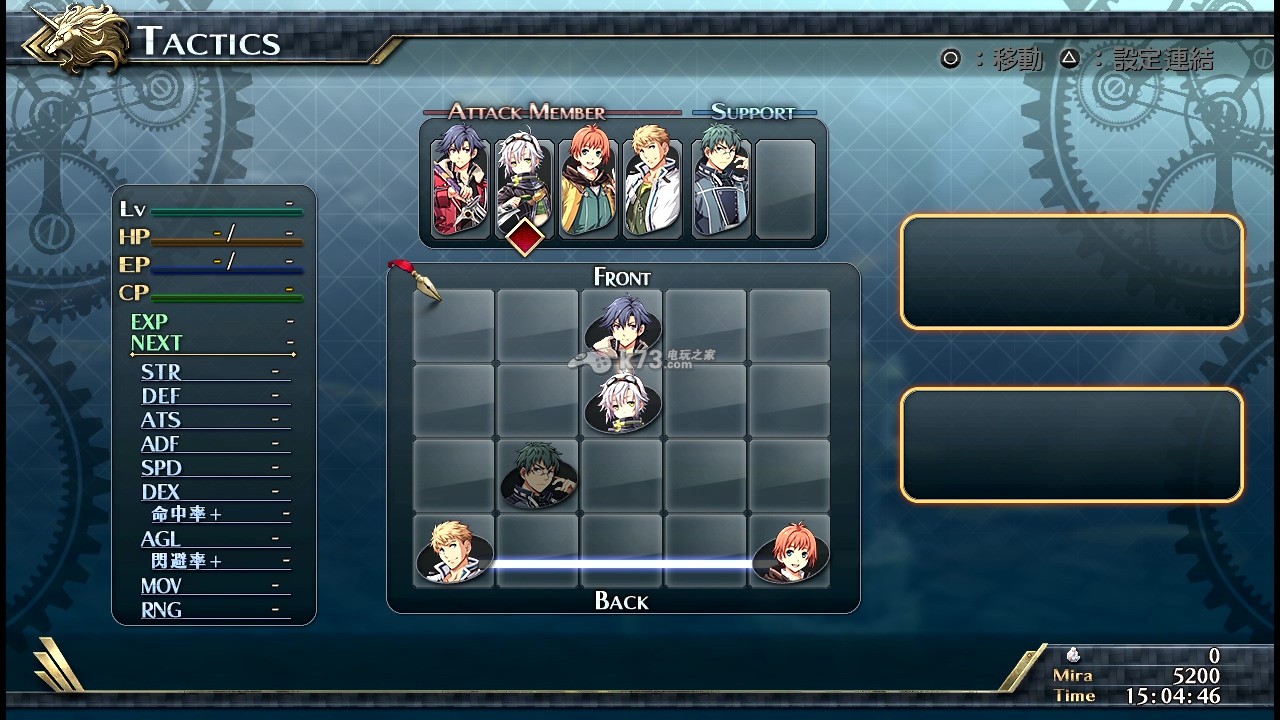Click the grid tile under the quill cursor
The height and width of the screenshot is (720, 1280).
coord(454,326)
